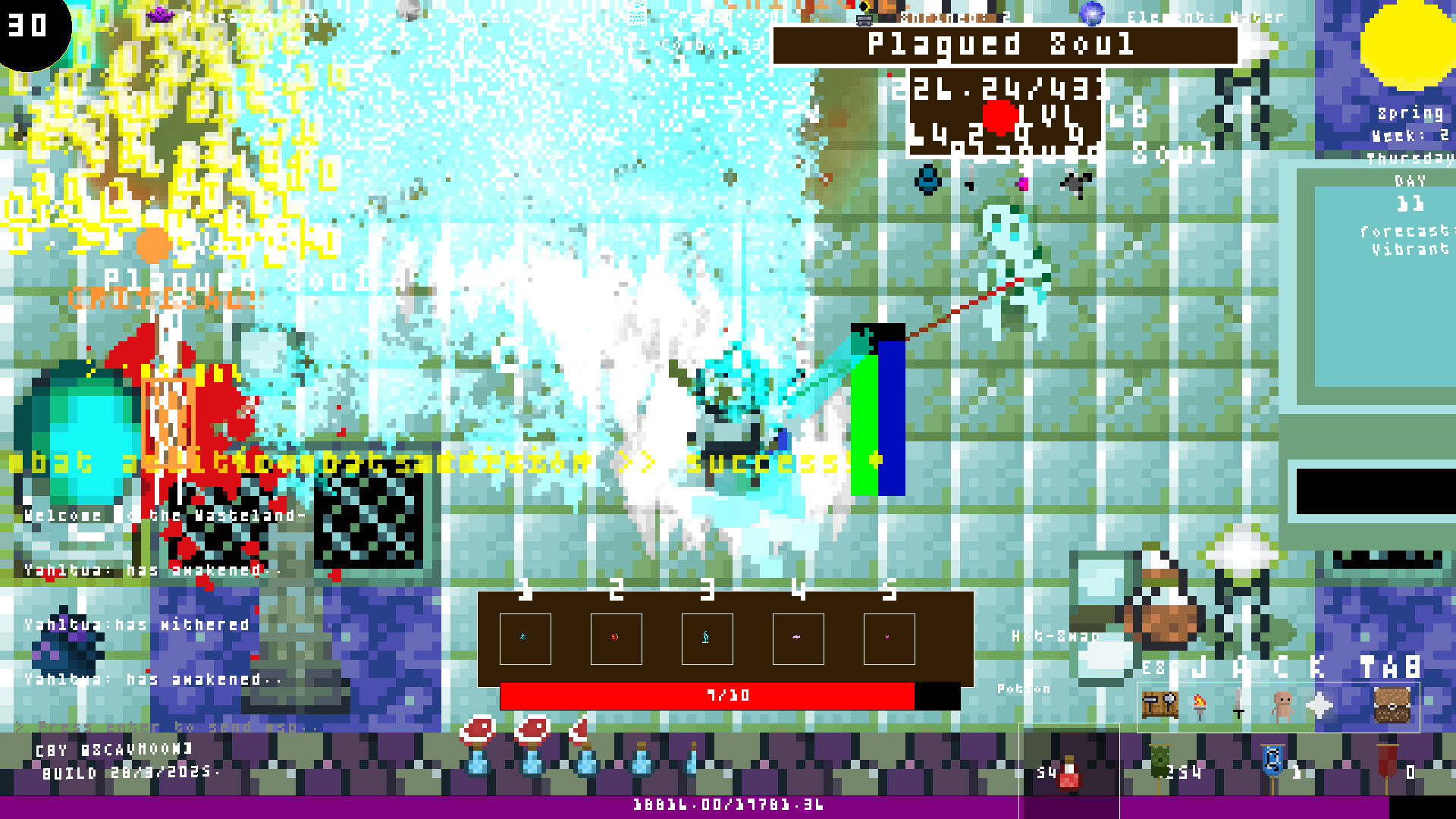This screenshot has width=1456, height=819.
Task: Click the villager figure icon in the Jack Tab bar
Action: pos(1282,704)
